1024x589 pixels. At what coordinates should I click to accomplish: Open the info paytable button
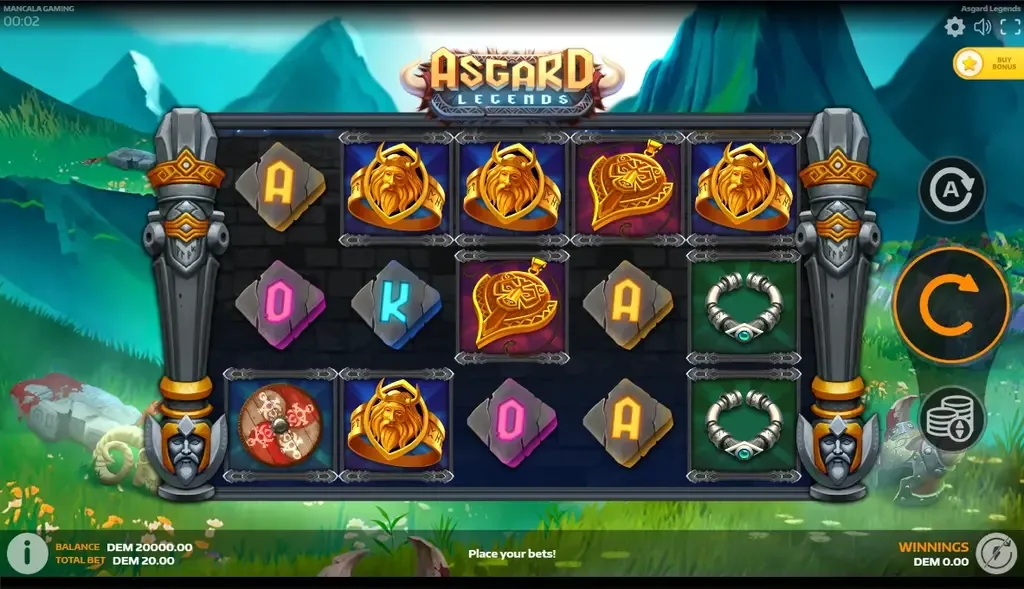point(27,553)
